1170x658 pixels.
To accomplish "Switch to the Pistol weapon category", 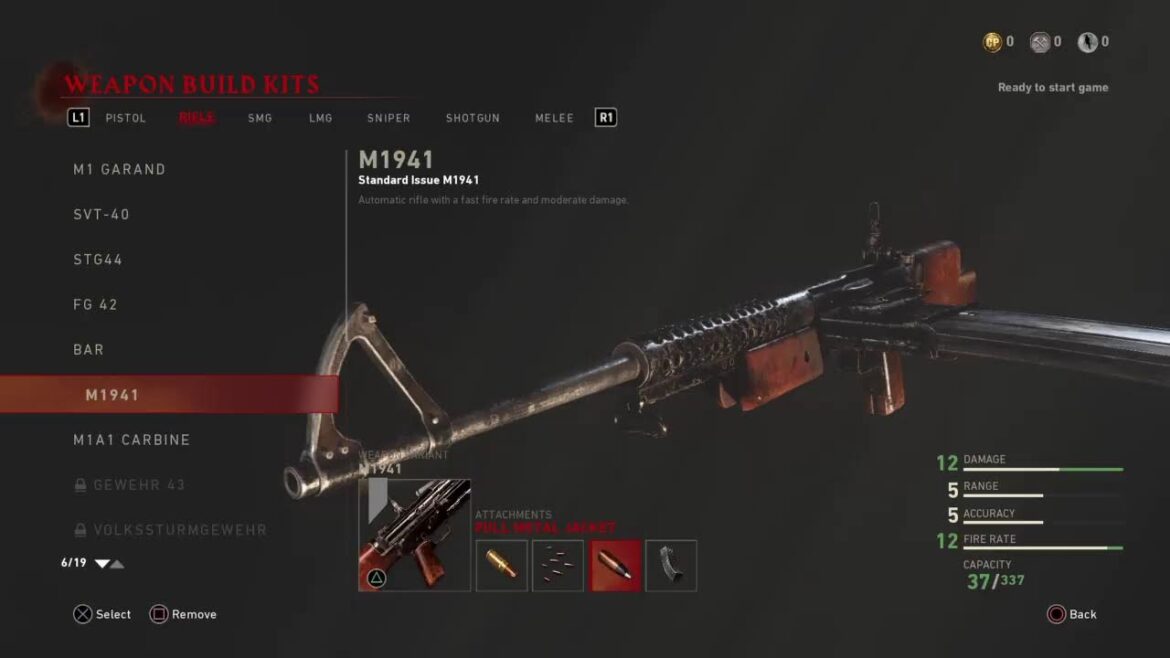I will point(126,118).
